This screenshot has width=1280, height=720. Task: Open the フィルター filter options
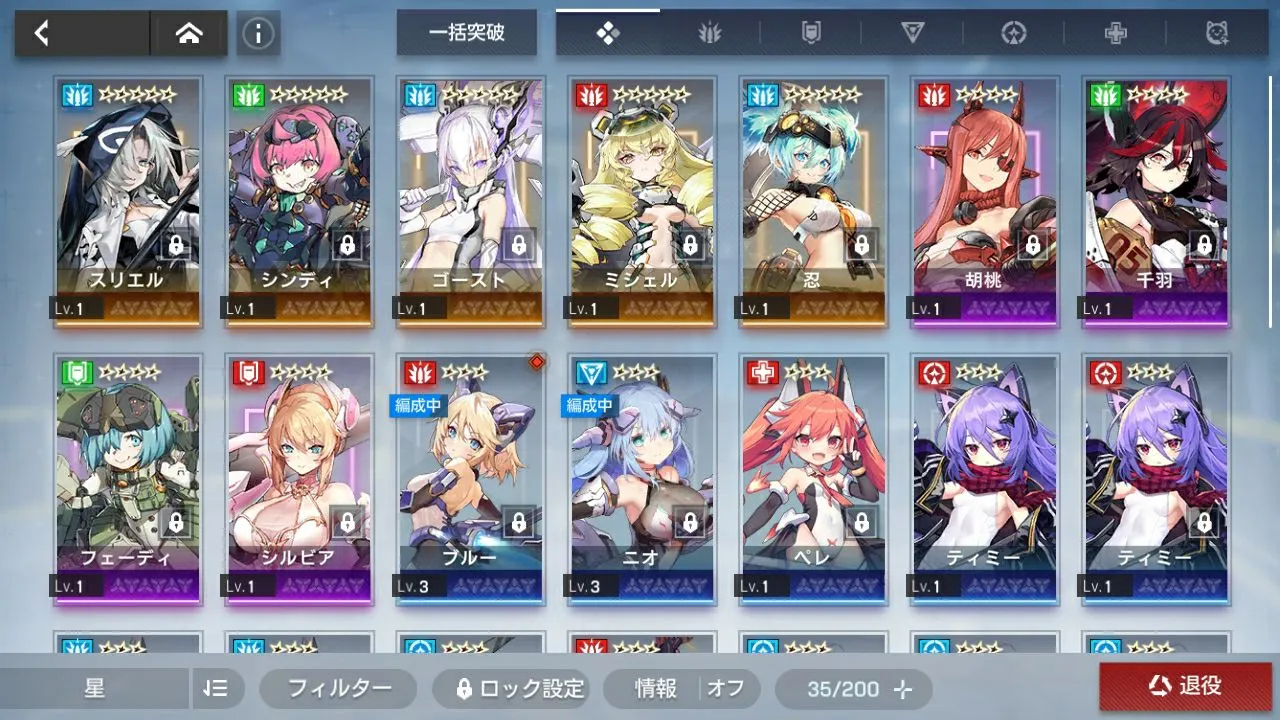[338, 688]
